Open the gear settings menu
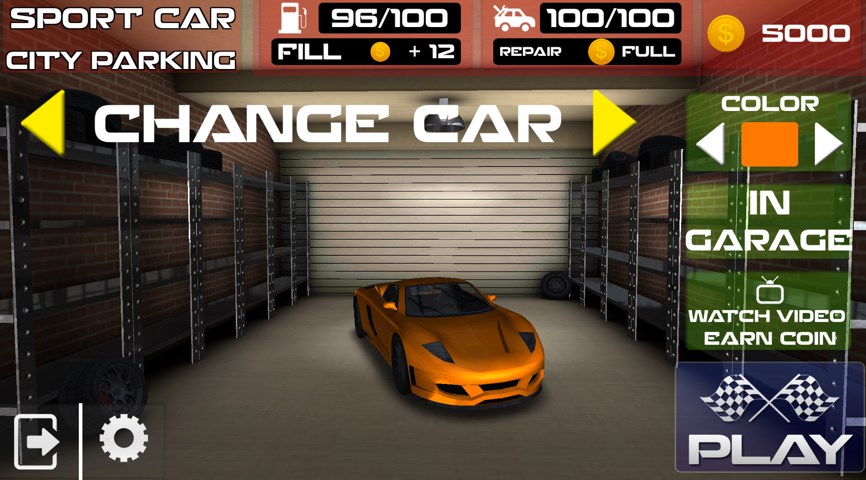 click(x=124, y=439)
